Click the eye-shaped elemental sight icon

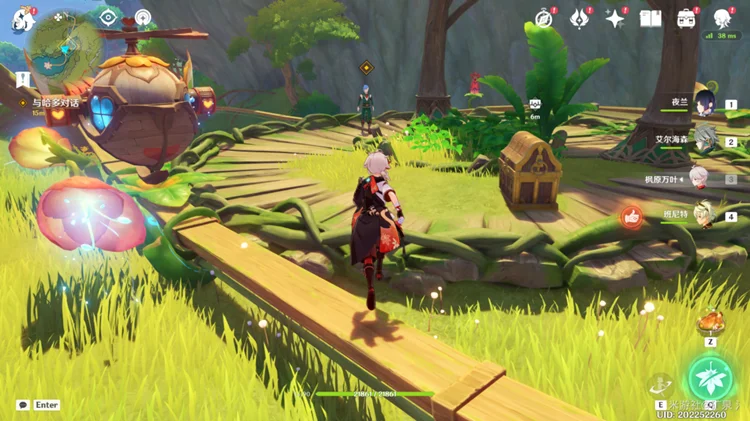[108, 17]
